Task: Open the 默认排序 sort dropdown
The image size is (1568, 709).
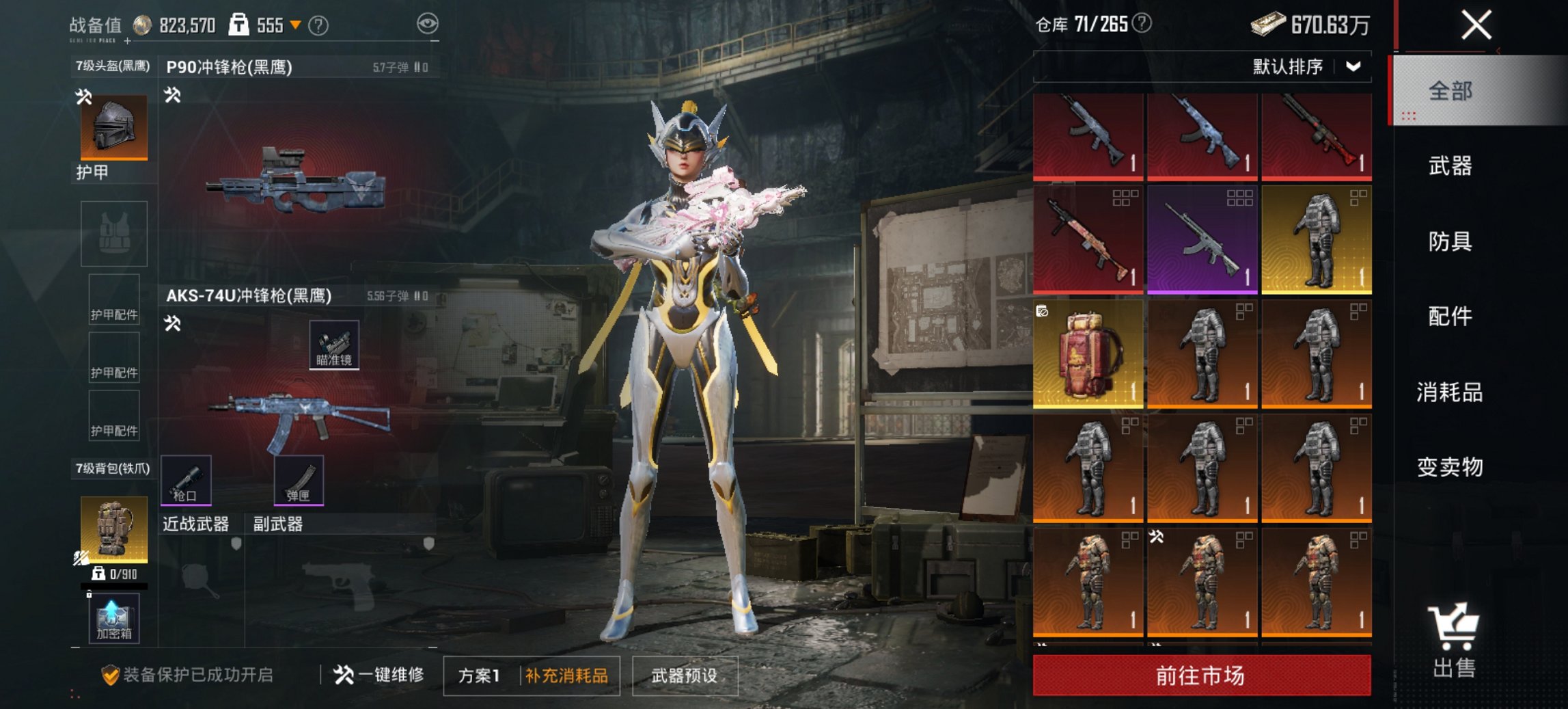Action: 1302,67
